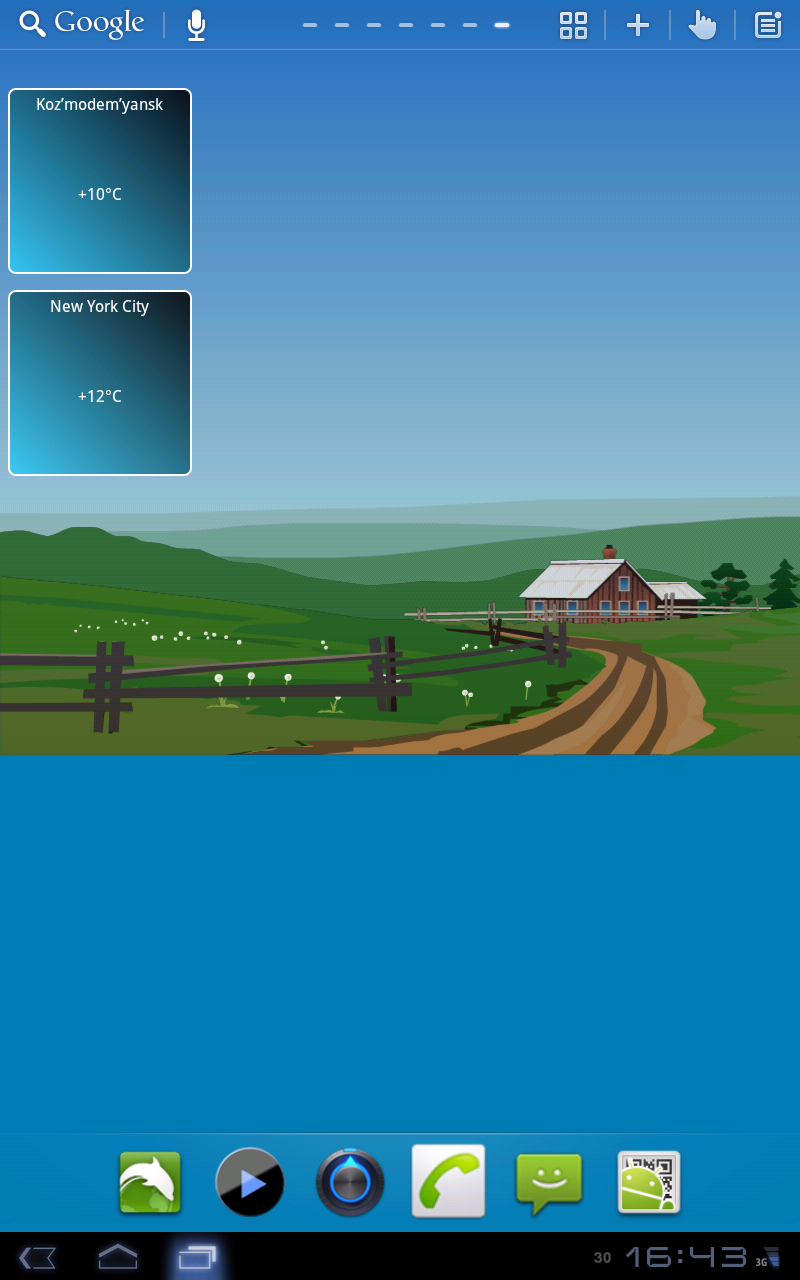Go back with the navigation arrow

pos(37,1257)
